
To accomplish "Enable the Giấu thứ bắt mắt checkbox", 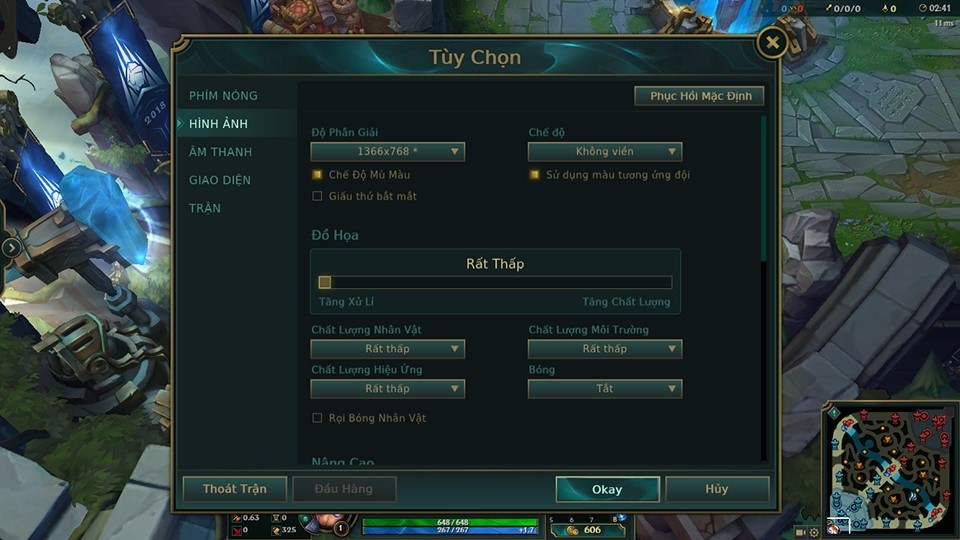I will (x=318, y=196).
